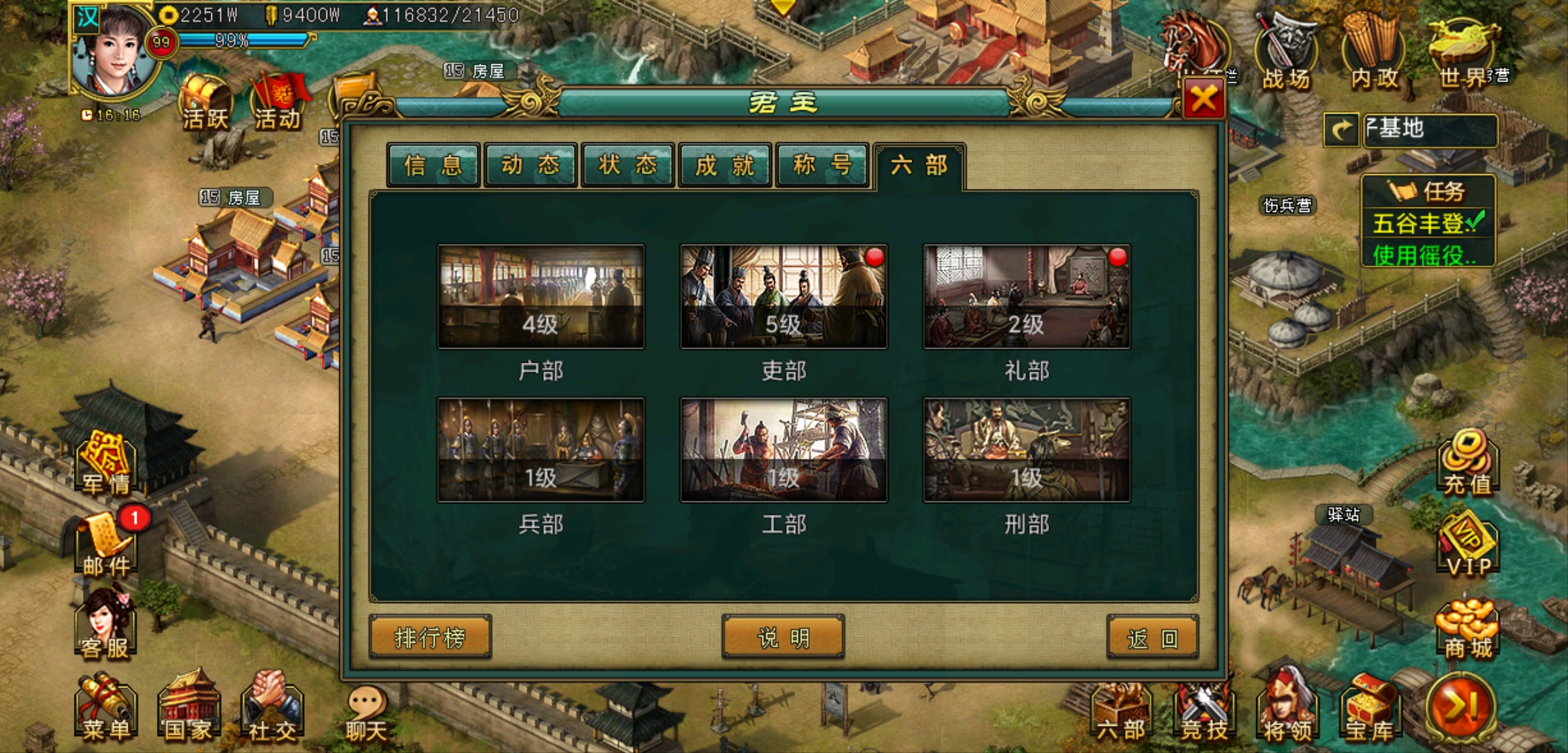Image resolution: width=1568 pixels, height=753 pixels.
Task: Click the 返回 back button
Action: click(1152, 637)
